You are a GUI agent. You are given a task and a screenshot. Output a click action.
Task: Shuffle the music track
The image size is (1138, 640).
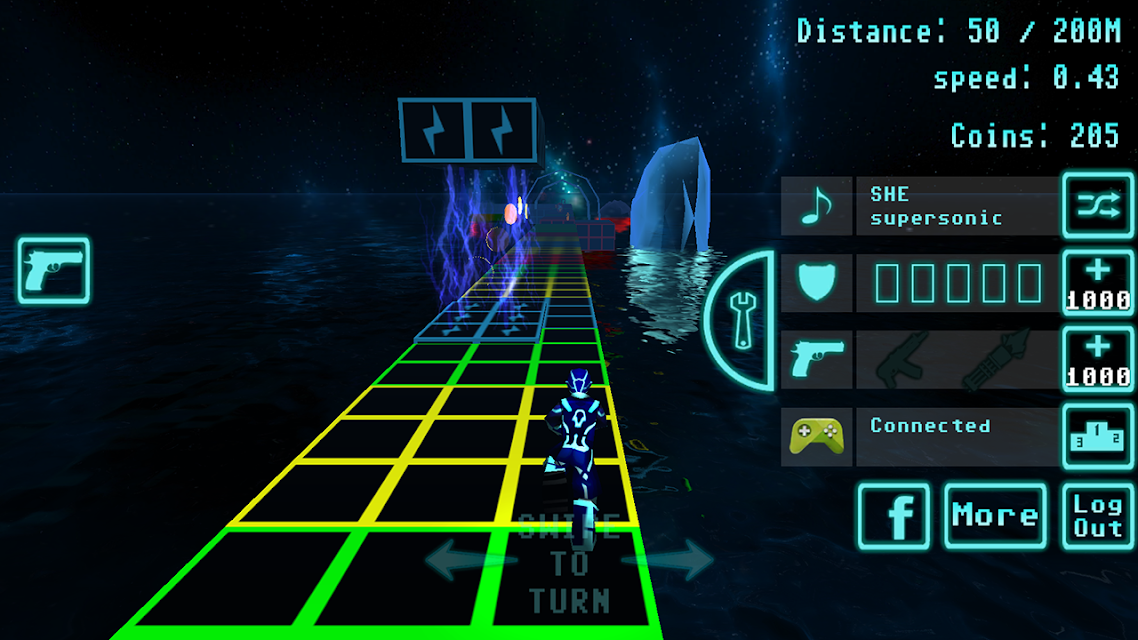pyautogui.click(x=1097, y=206)
